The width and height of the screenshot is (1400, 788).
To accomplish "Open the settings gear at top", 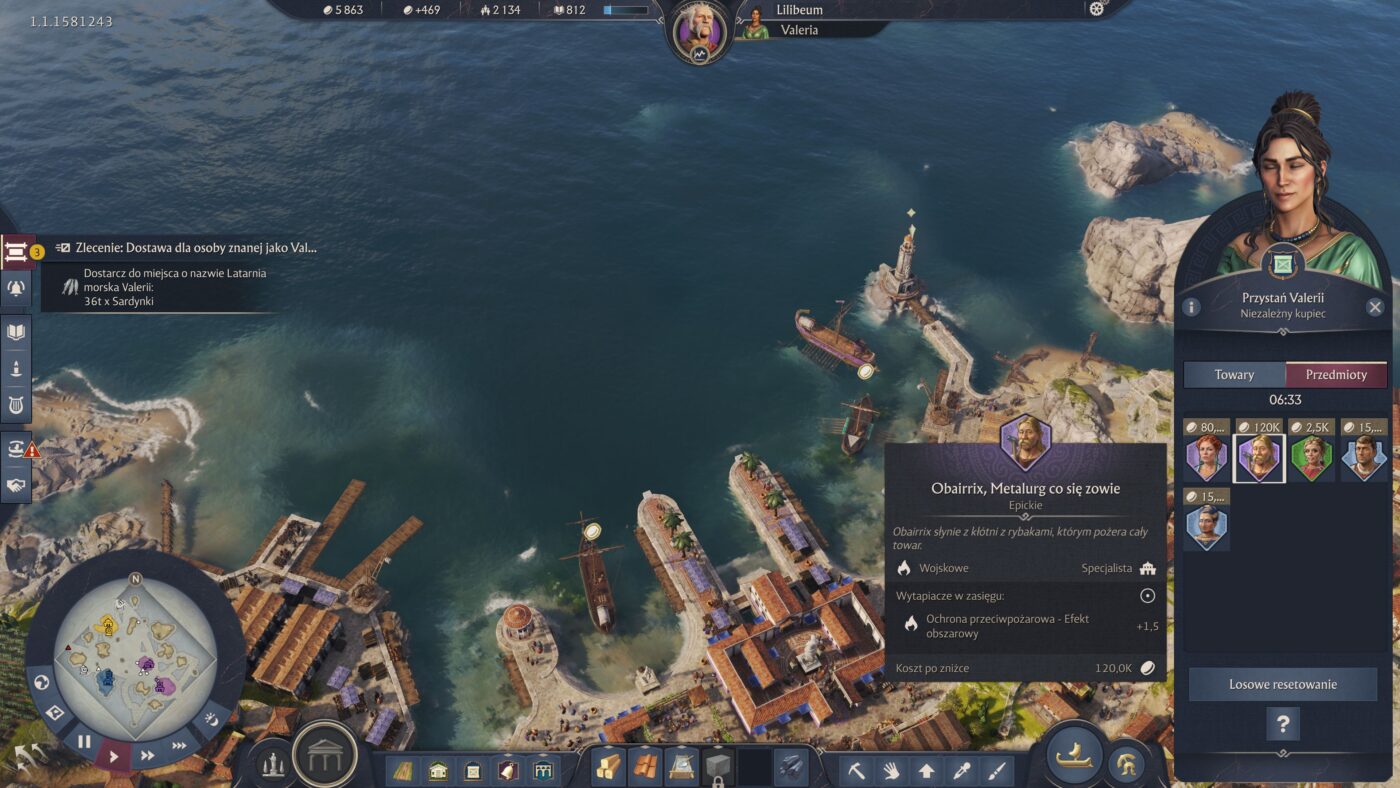I will pos(1096,9).
